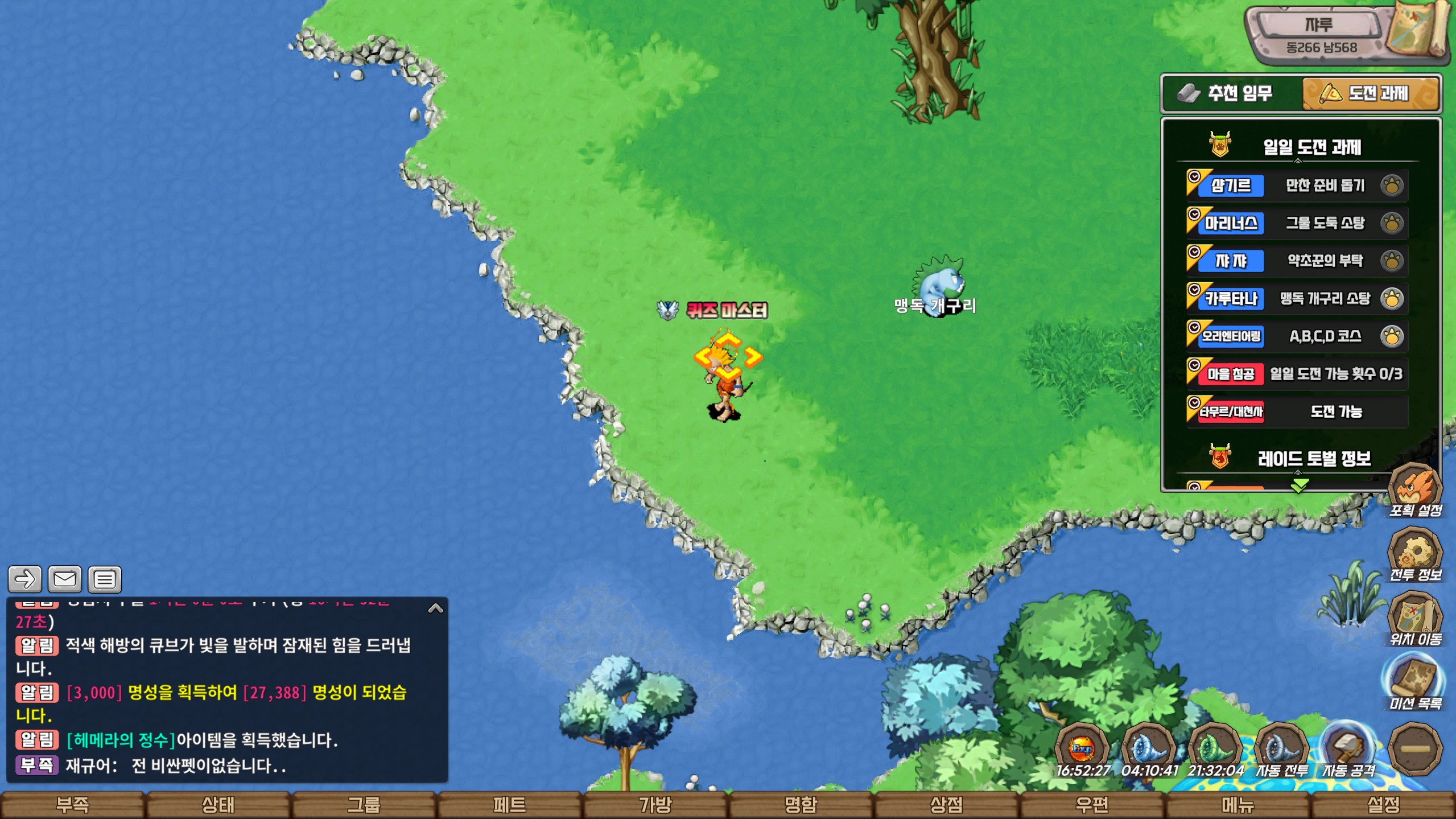Open the 페트 pet menu

coord(509,805)
